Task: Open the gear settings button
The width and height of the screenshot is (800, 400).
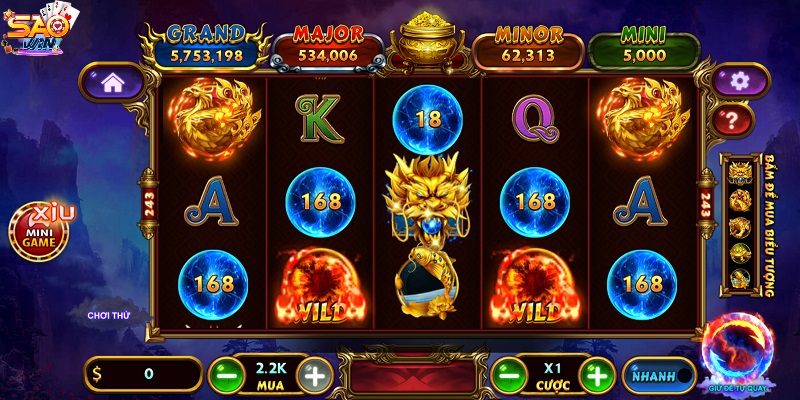Action: coord(739,81)
